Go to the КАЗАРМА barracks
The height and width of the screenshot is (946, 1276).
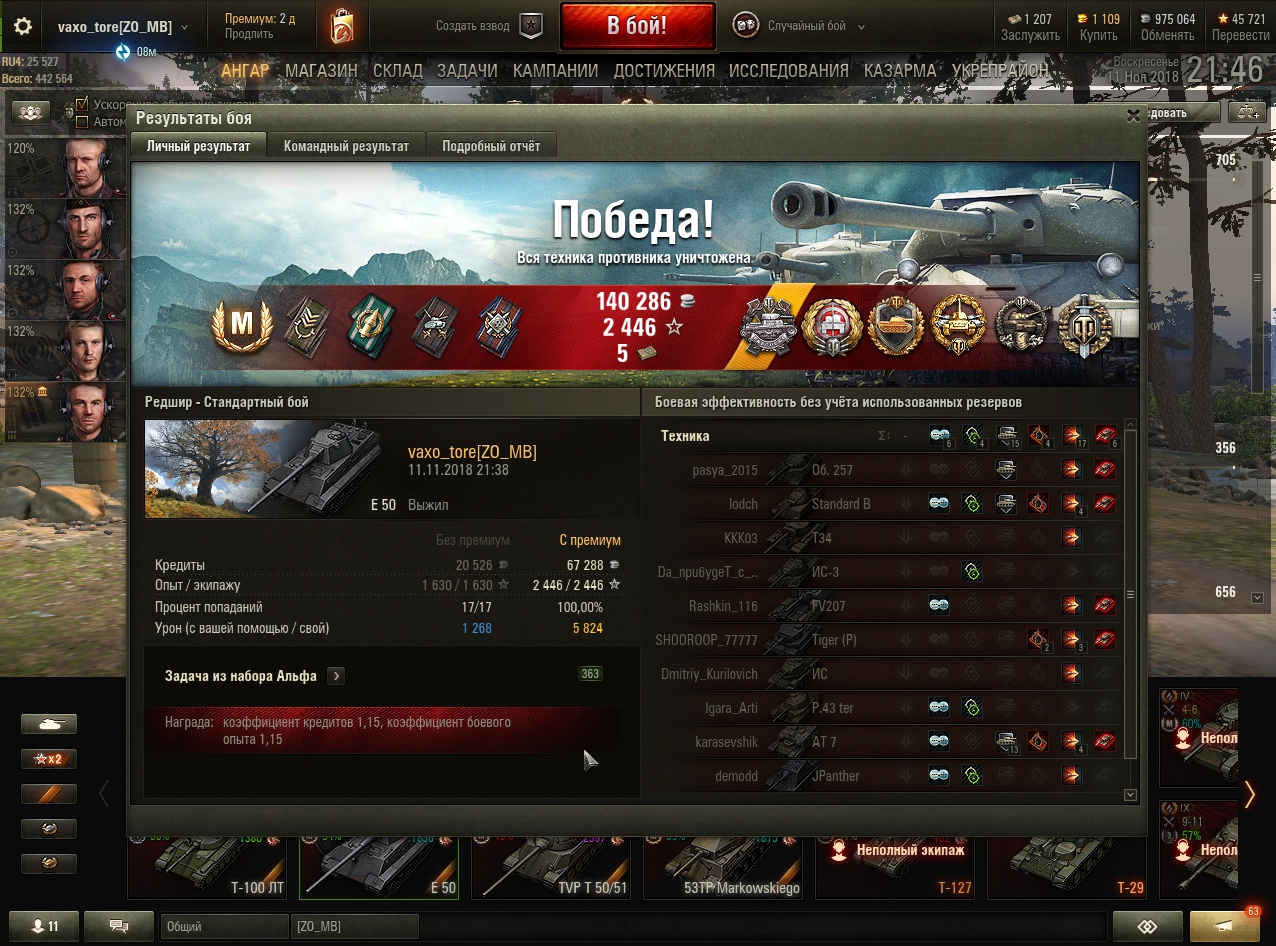pos(900,71)
